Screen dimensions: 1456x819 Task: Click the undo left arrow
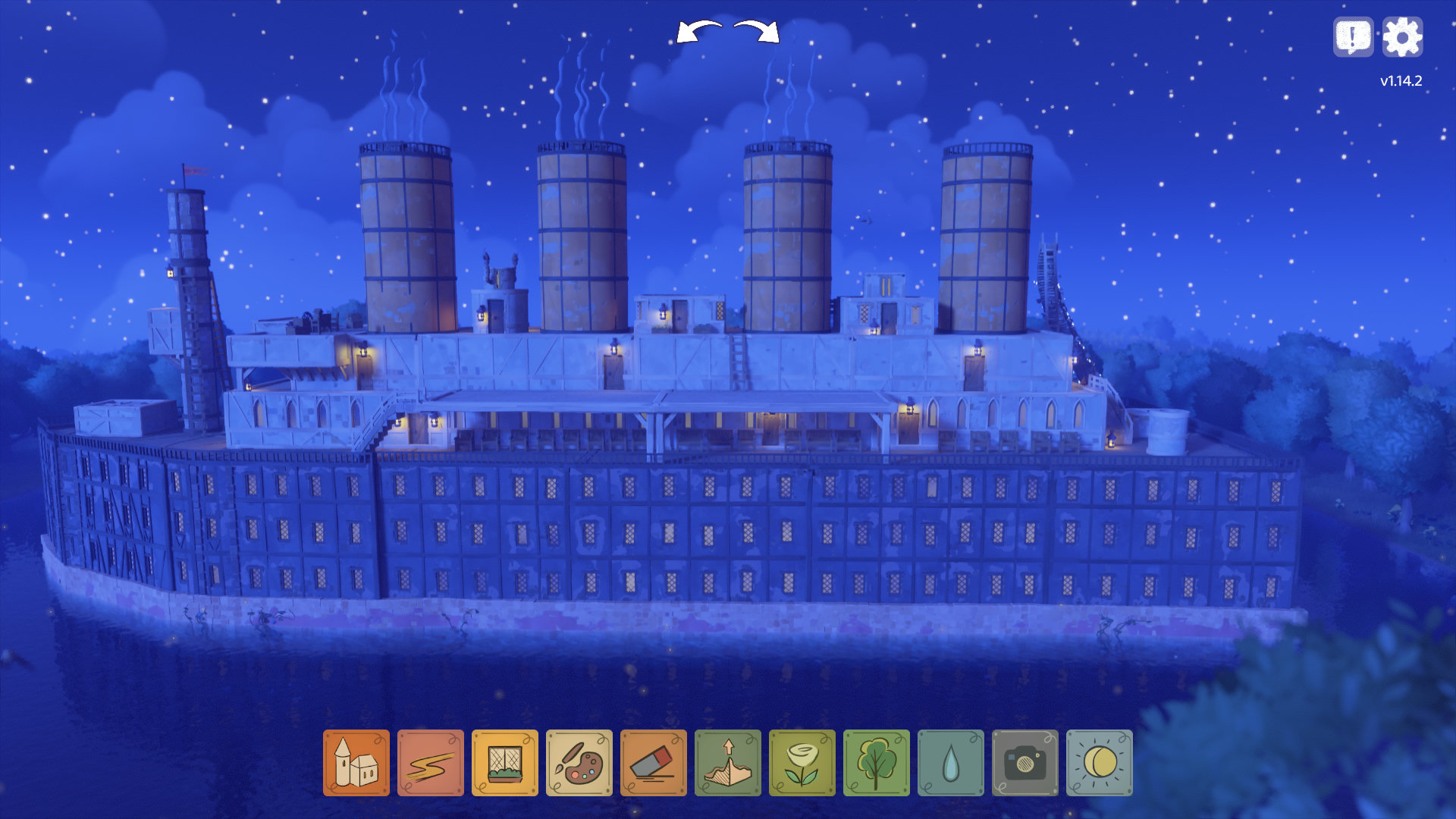698,33
